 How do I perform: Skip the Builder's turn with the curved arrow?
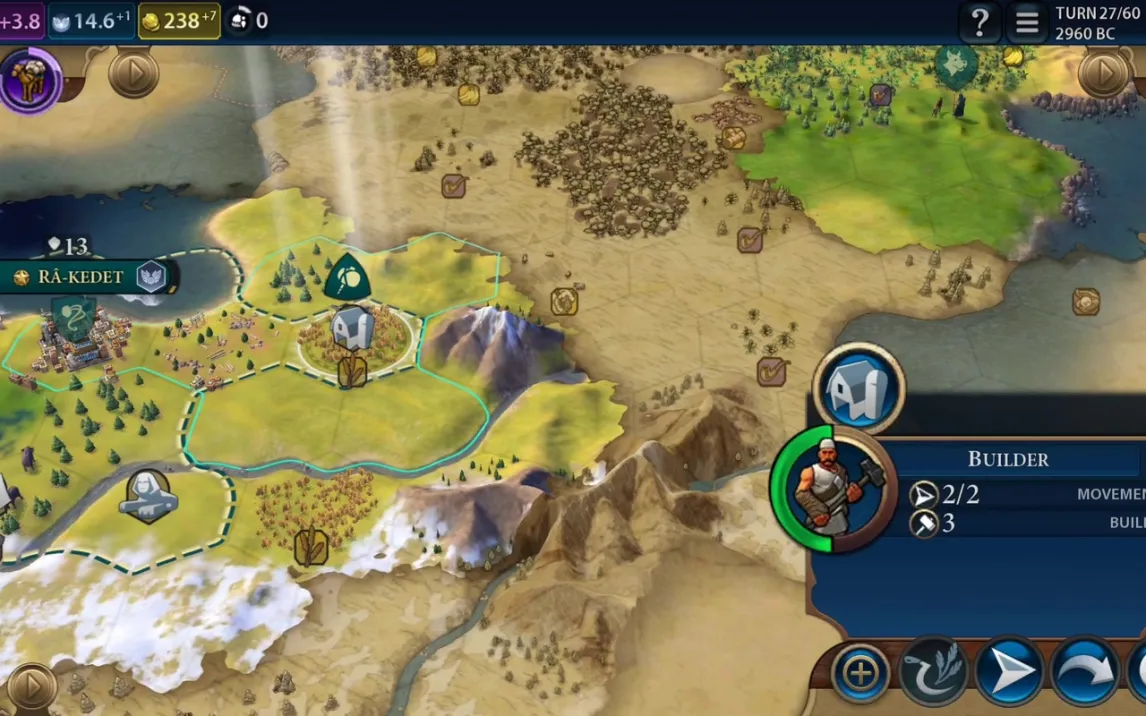pos(1084,673)
